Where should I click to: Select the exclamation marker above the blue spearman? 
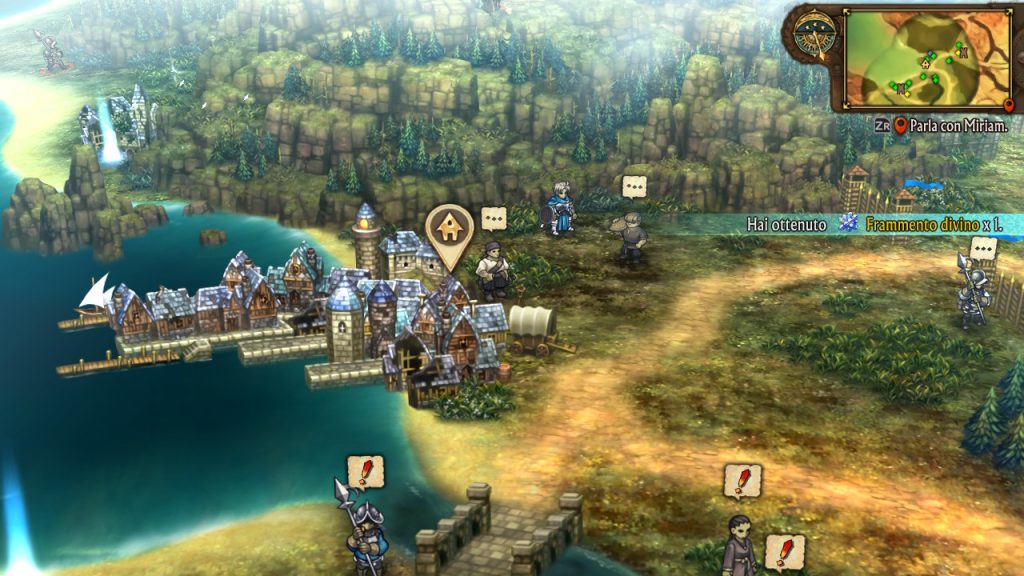point(365,471)
